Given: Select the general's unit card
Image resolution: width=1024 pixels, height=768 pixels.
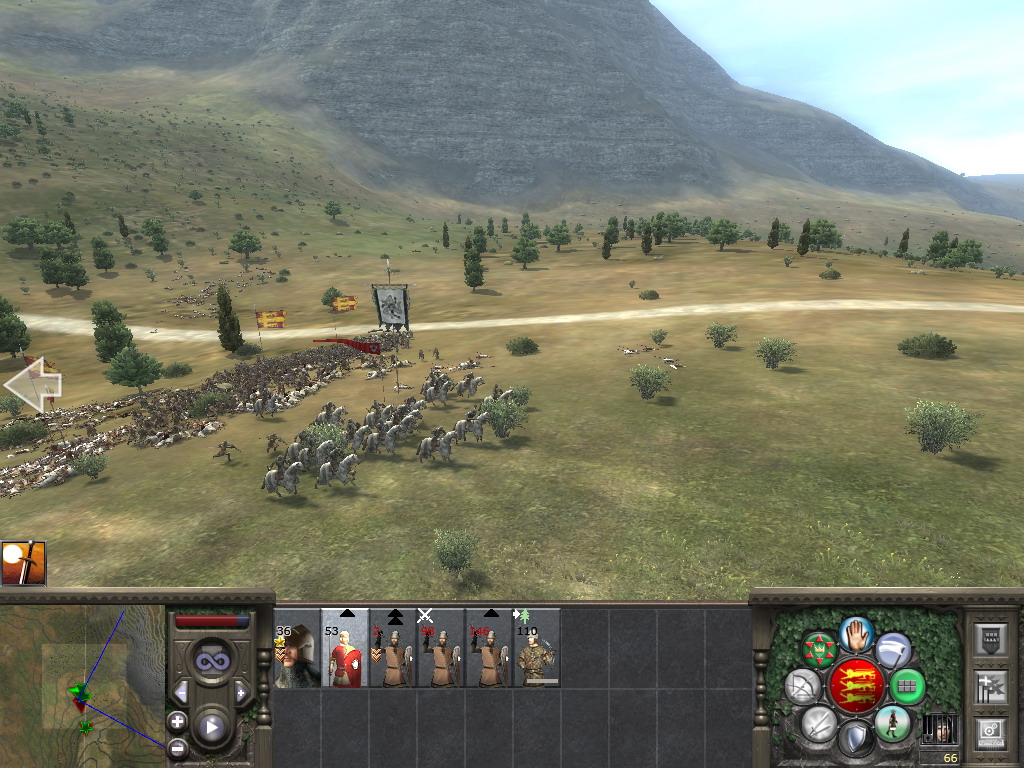Looking at the screenshot, I should (297, 657).
